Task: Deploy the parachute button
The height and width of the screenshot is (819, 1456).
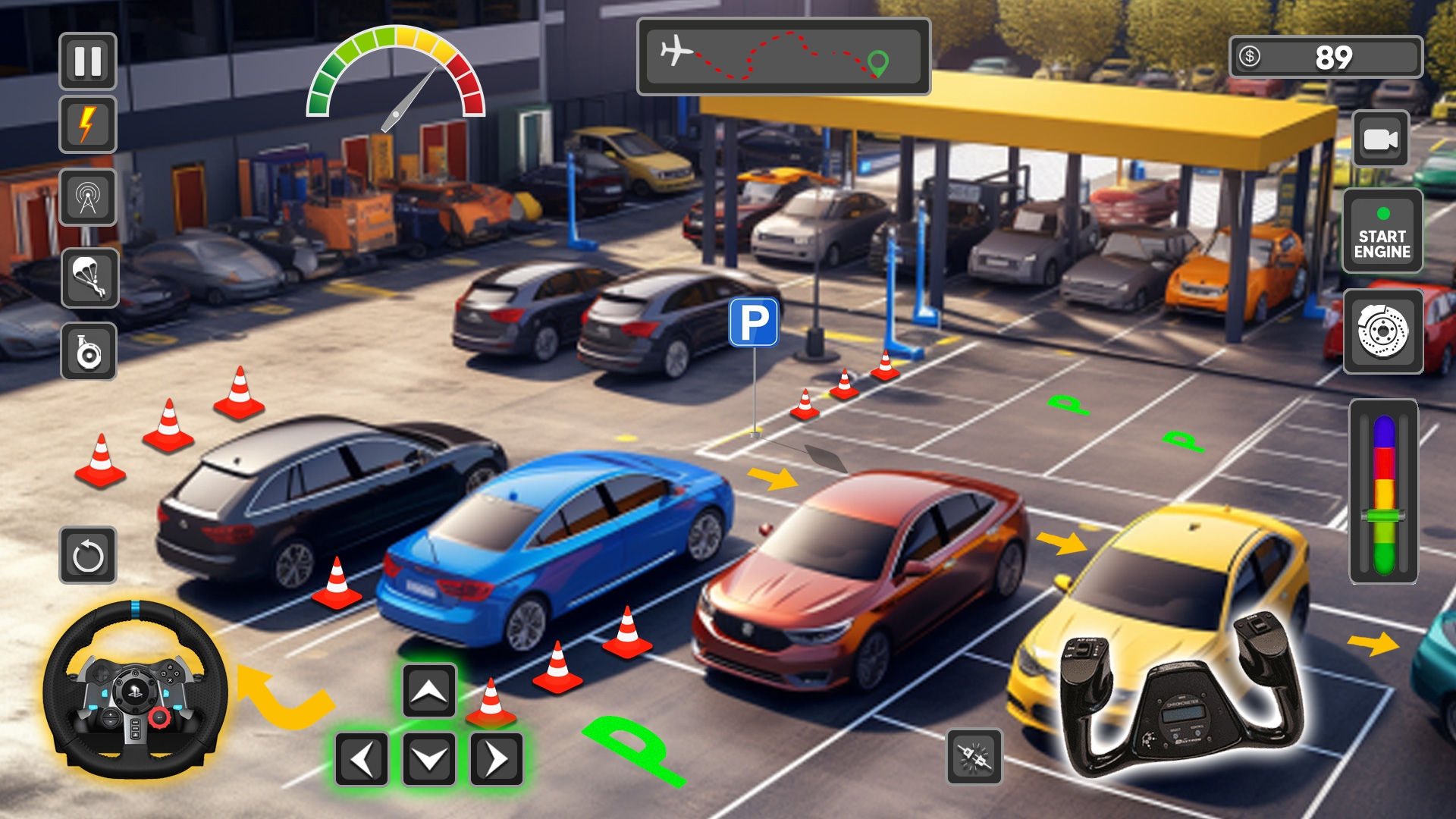Action: point(89,278)
